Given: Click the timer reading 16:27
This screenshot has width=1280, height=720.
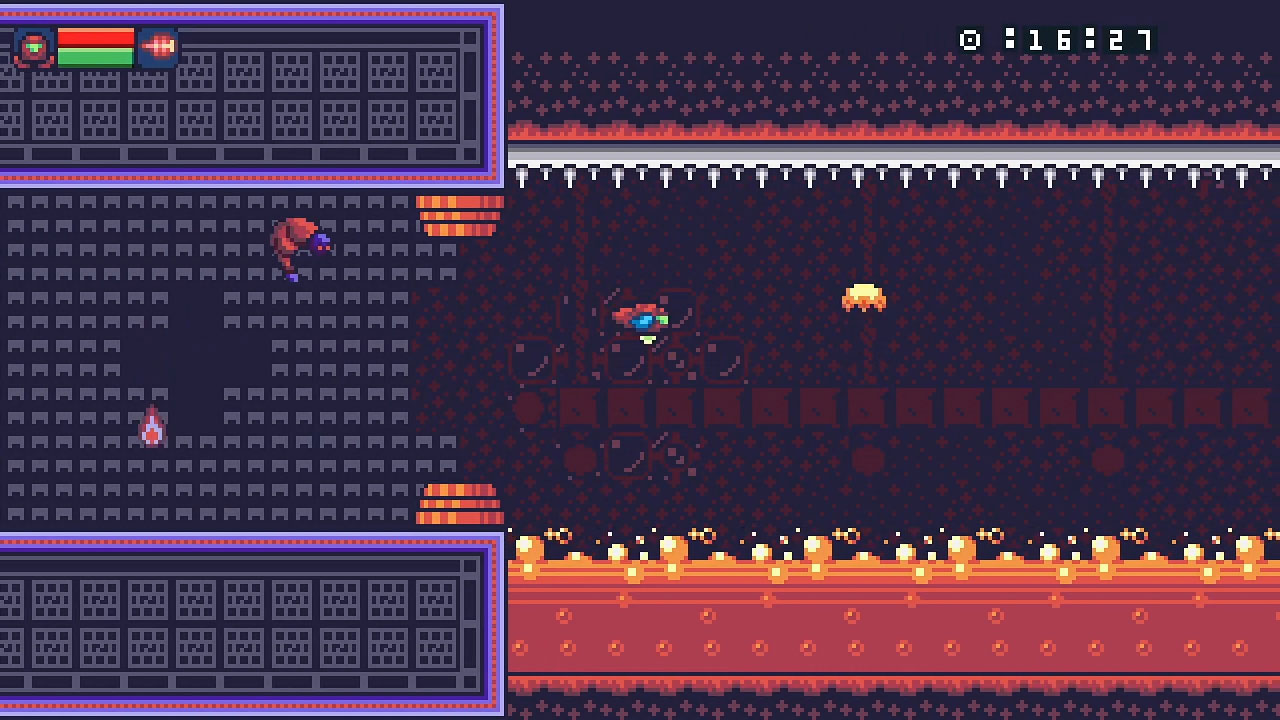Looking at the screenshot, I should (1082, 41).
